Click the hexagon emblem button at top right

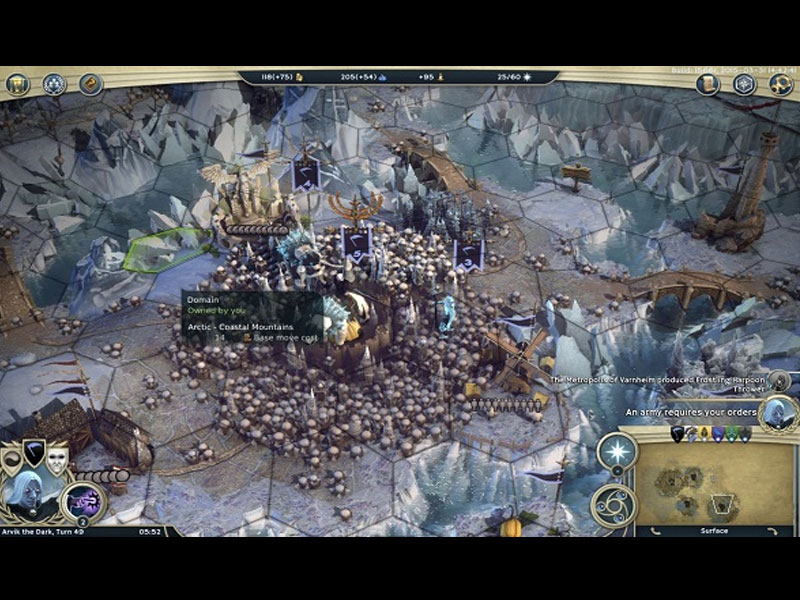tap(744, 84)
